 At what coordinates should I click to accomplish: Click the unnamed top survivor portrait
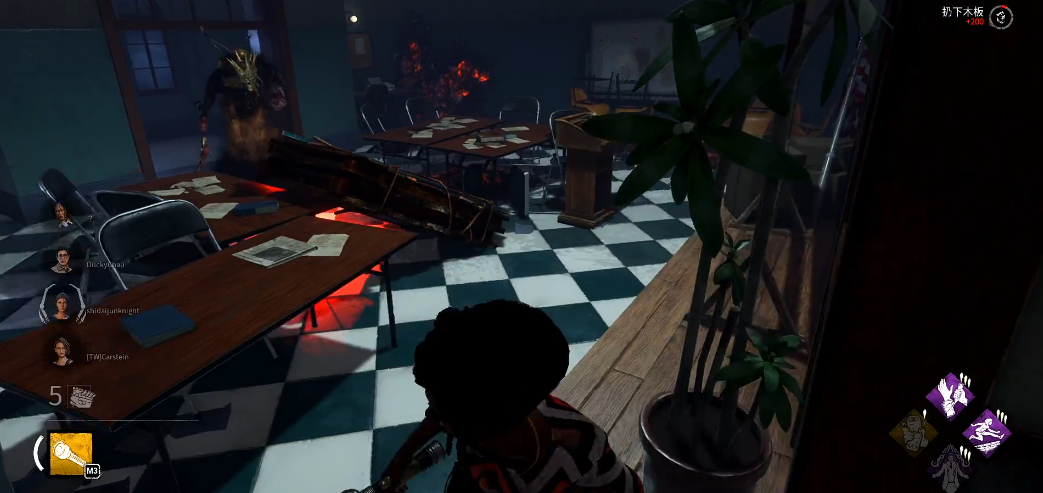pyautogui.click(x=62, y=213)
